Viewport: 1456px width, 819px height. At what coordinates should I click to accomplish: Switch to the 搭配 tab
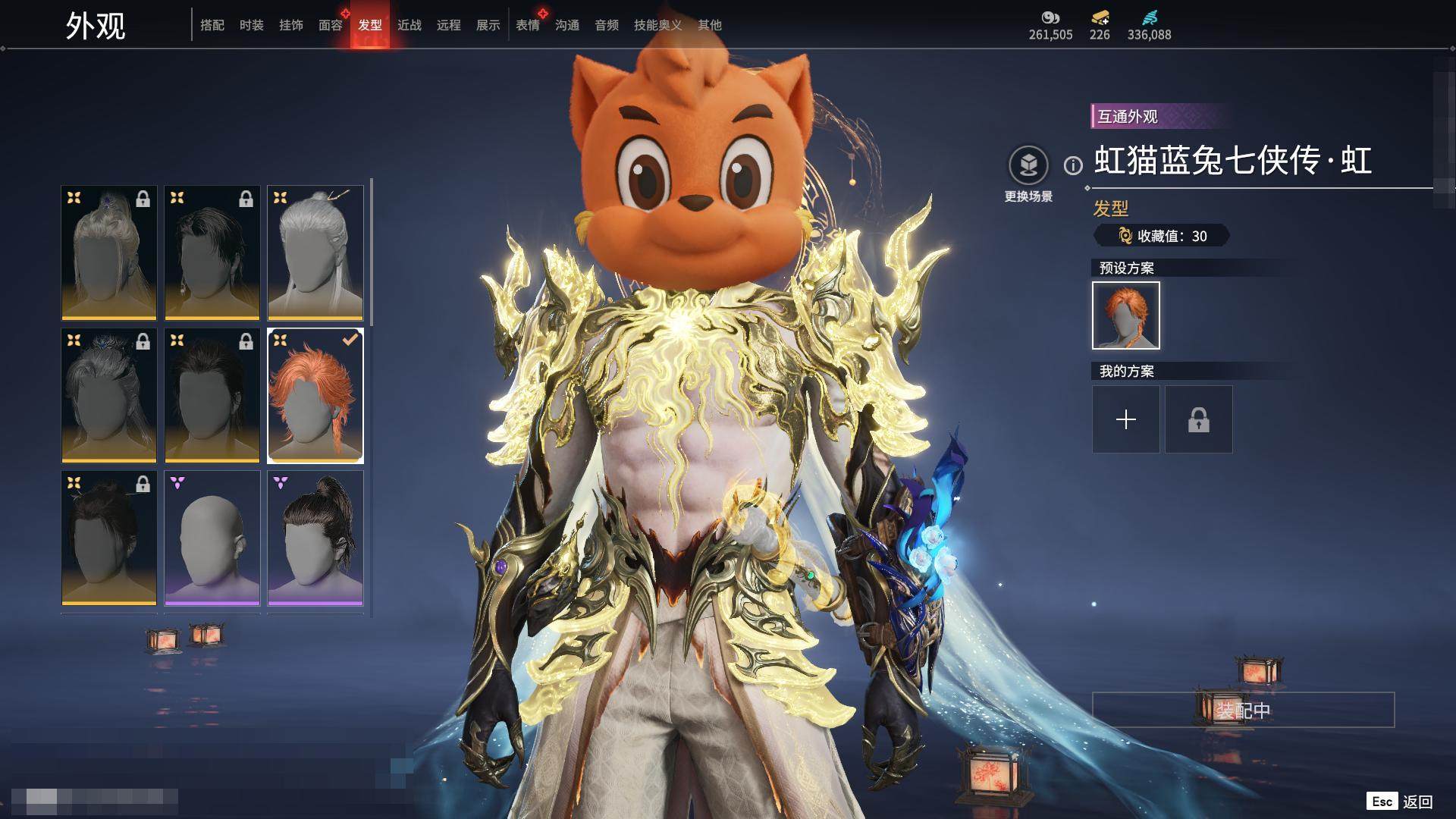pyautogui.click(x=212, y=25)
